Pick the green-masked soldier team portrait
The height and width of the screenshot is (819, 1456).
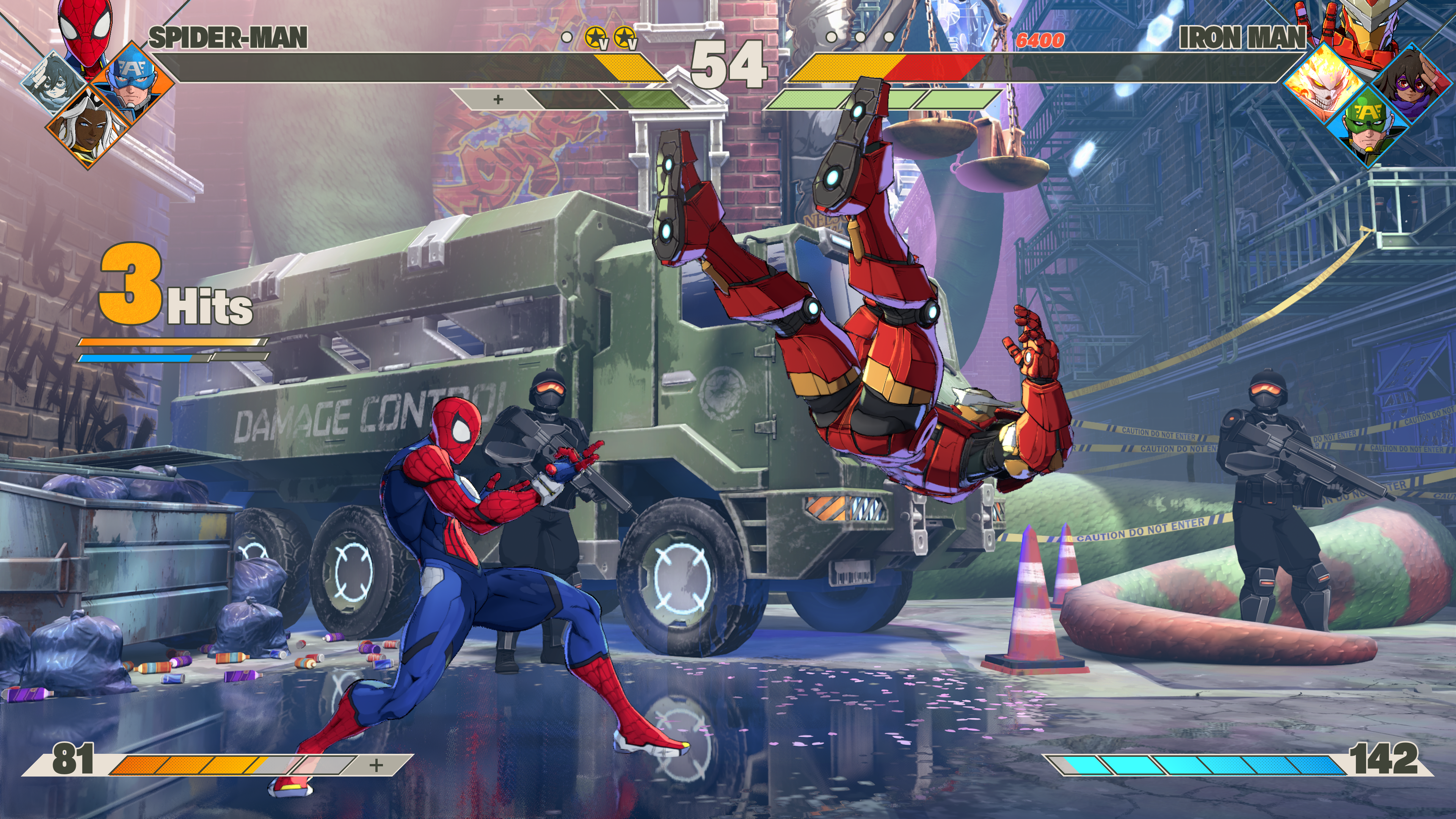1368,127
